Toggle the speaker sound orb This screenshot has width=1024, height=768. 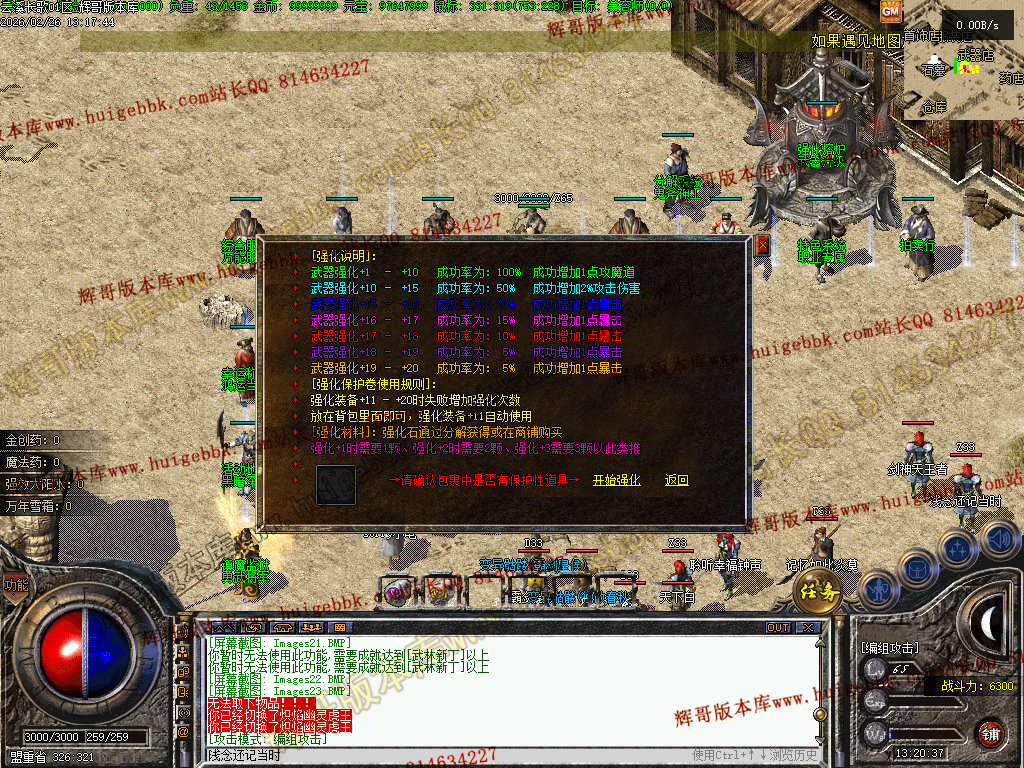(x=1000, y=539)
